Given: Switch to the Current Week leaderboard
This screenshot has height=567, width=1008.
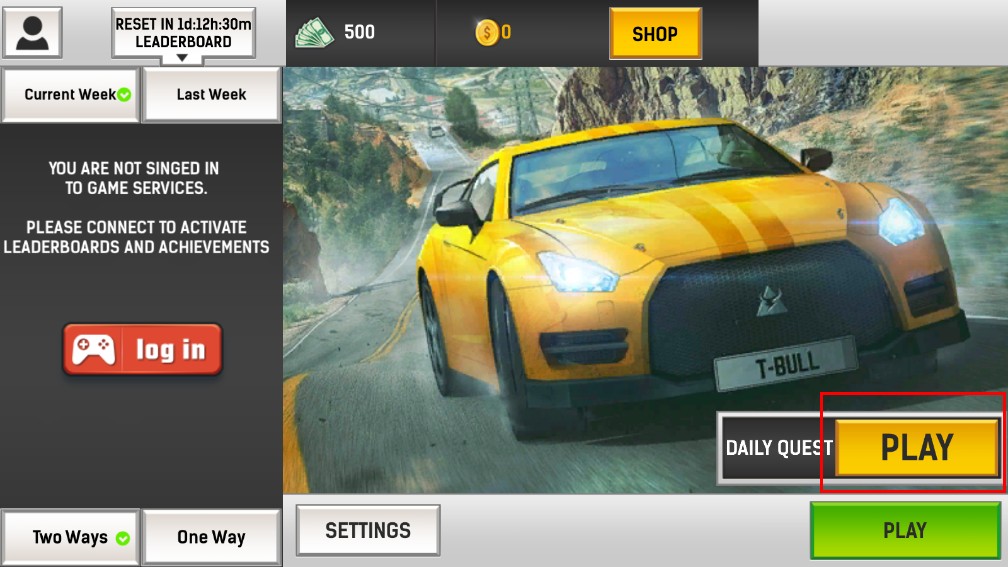Looking at the screenshot, I should point(70,95).
